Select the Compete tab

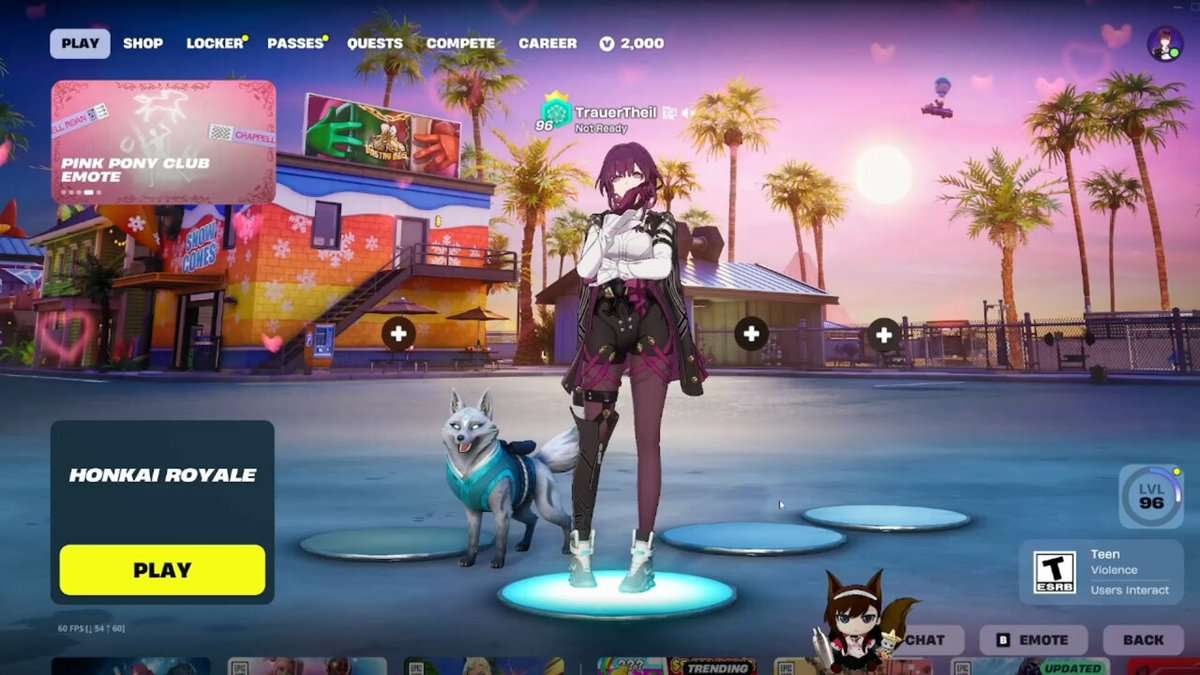(460, 43)
